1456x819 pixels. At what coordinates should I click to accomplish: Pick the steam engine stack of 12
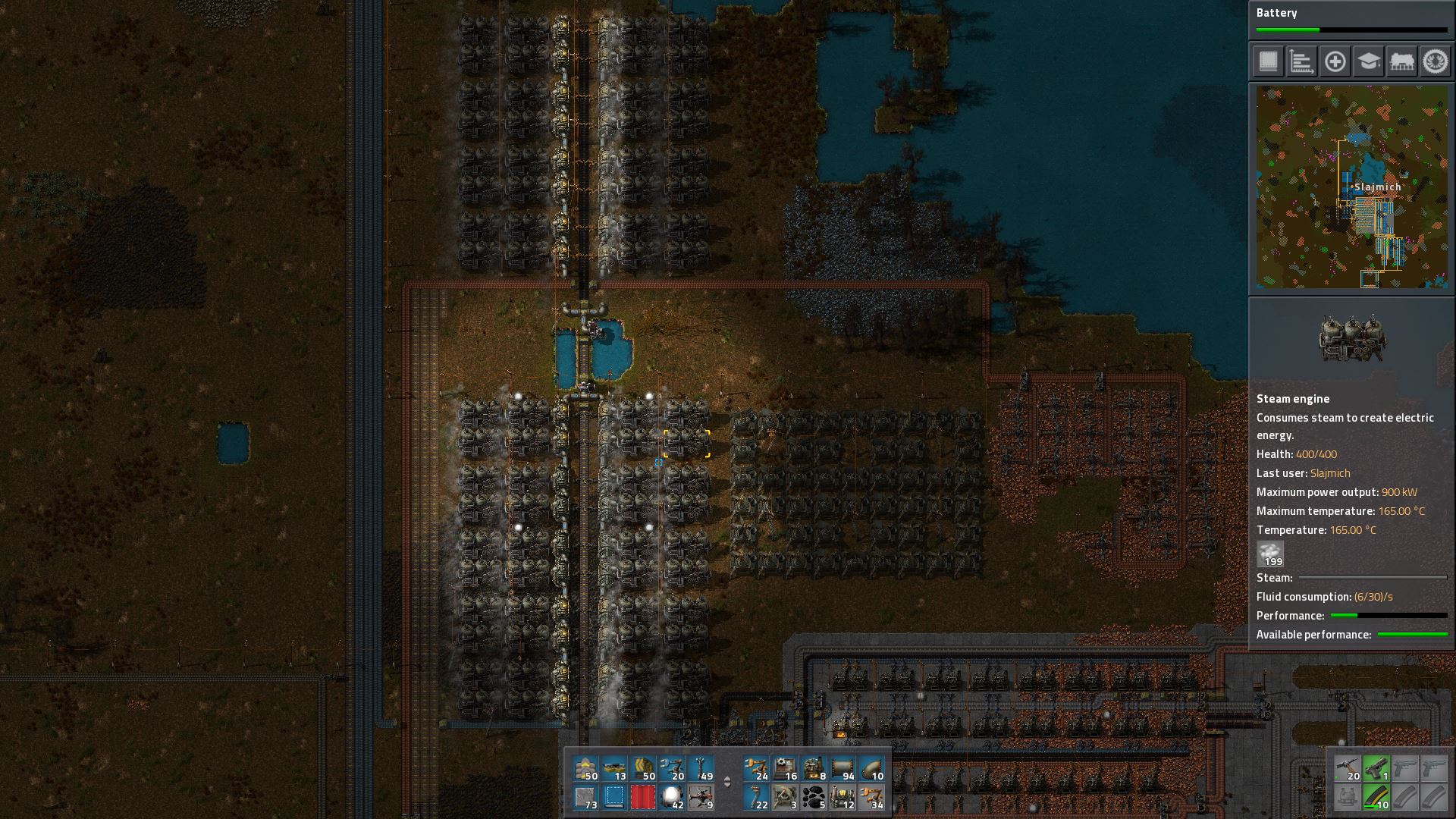point(843,798)
